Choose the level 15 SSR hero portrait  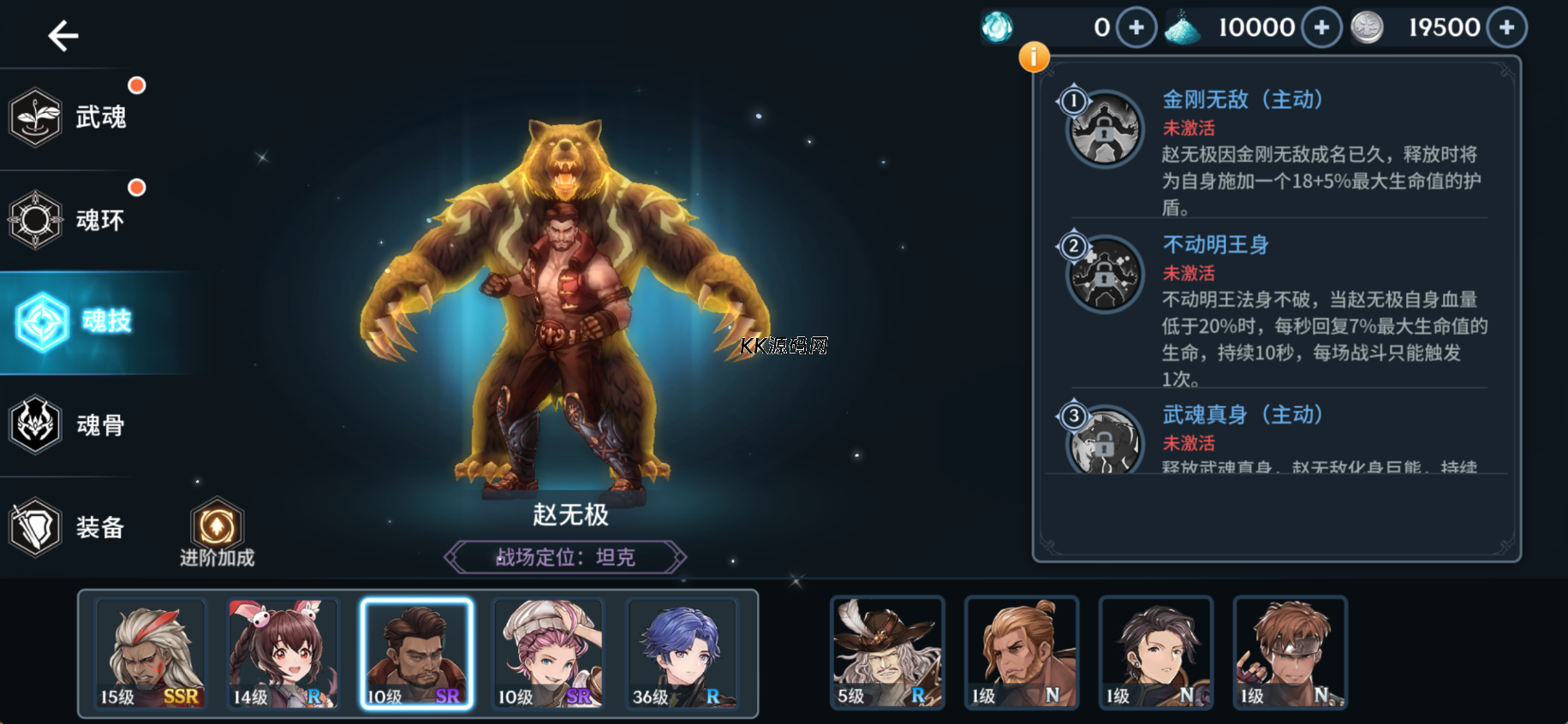point(151,654)
